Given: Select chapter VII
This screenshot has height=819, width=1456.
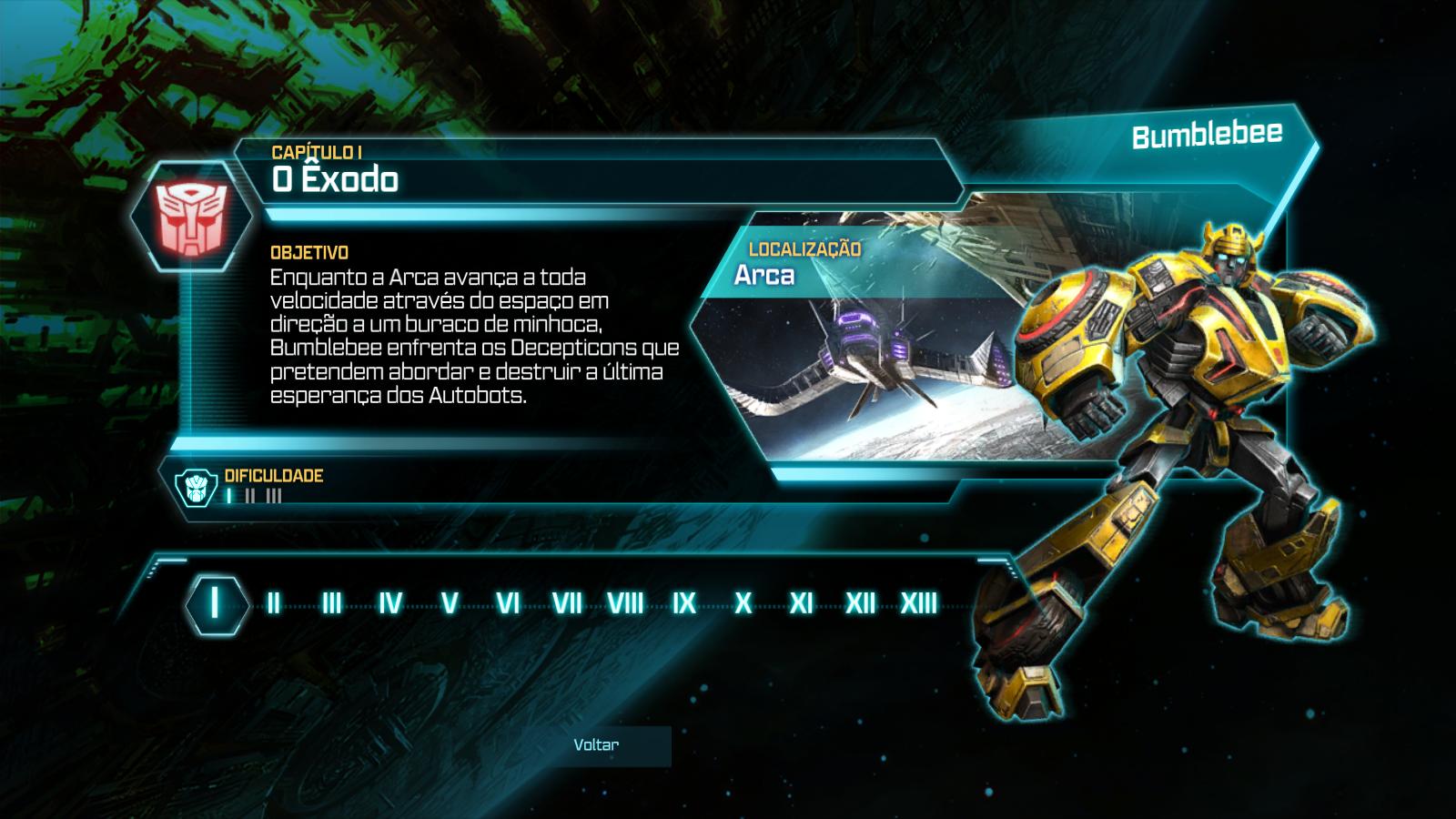Looking at the screenshot, I should (x=566, y=602).
